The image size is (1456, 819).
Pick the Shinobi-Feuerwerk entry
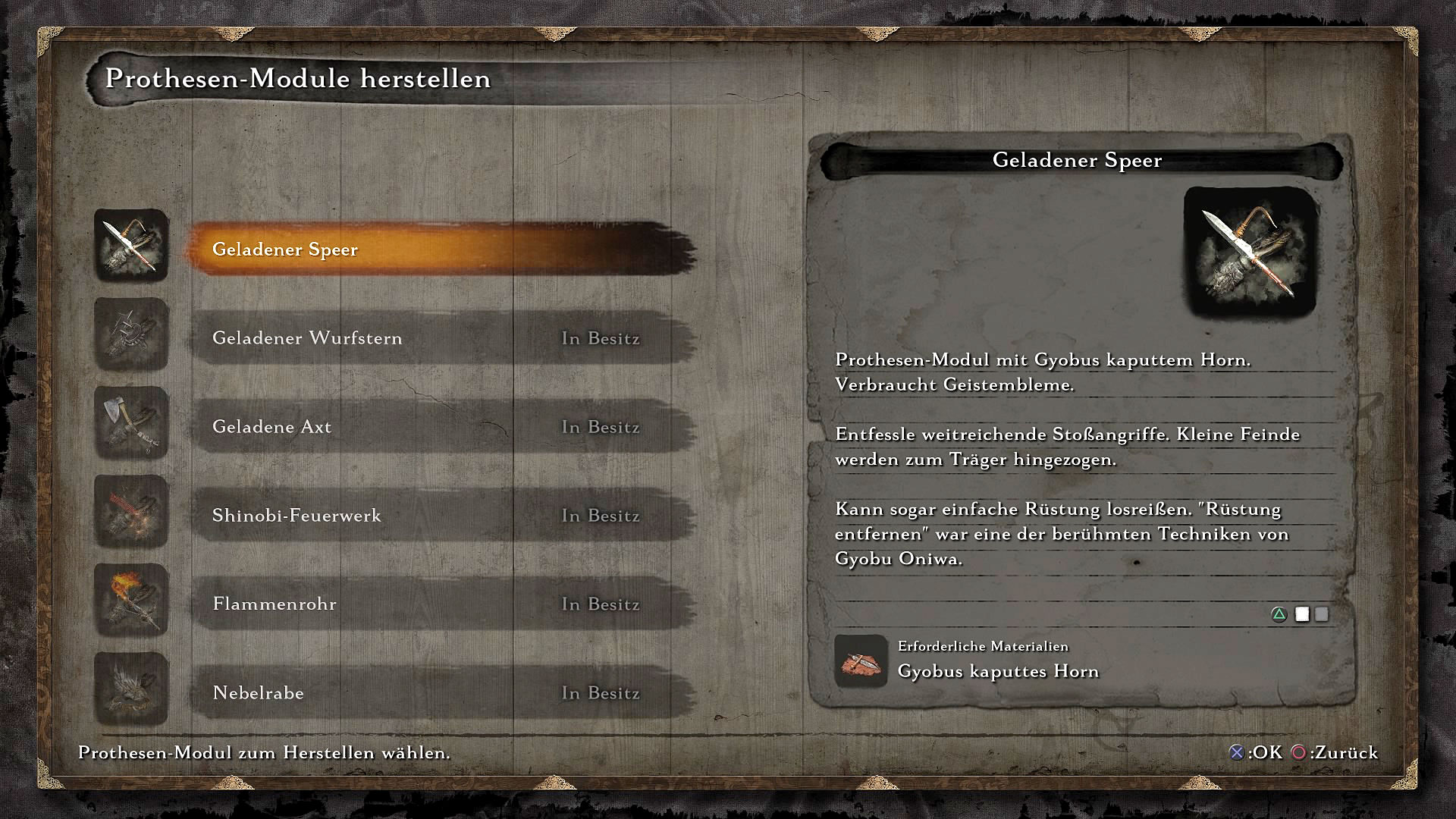(440, 515)
